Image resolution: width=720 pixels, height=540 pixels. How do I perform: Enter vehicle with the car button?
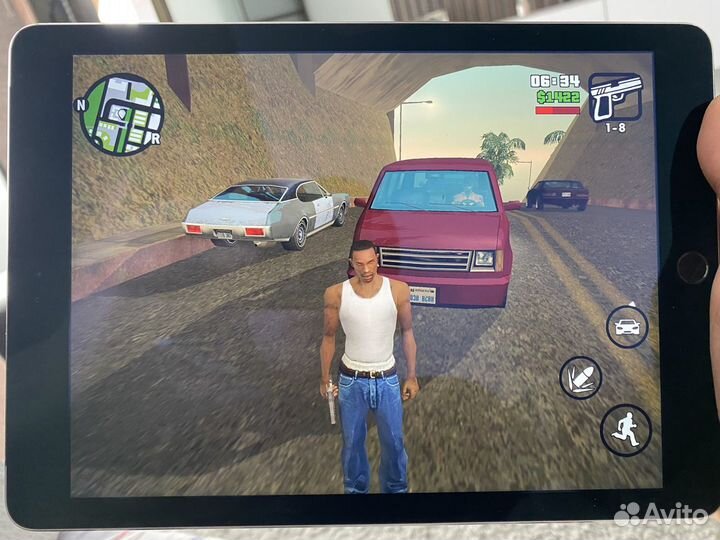point(627,326)
